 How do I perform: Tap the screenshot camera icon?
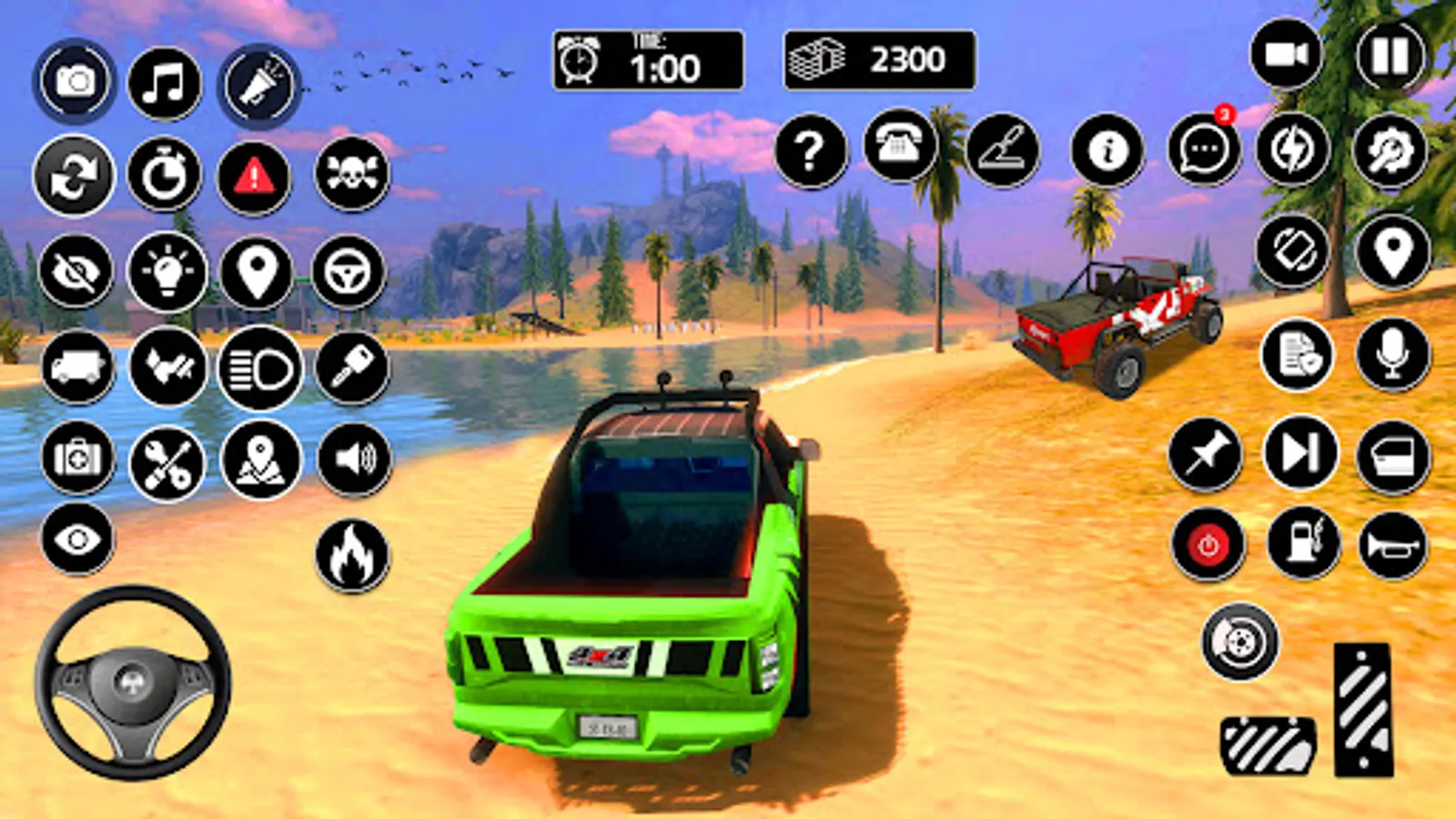[x=75, y=82]
